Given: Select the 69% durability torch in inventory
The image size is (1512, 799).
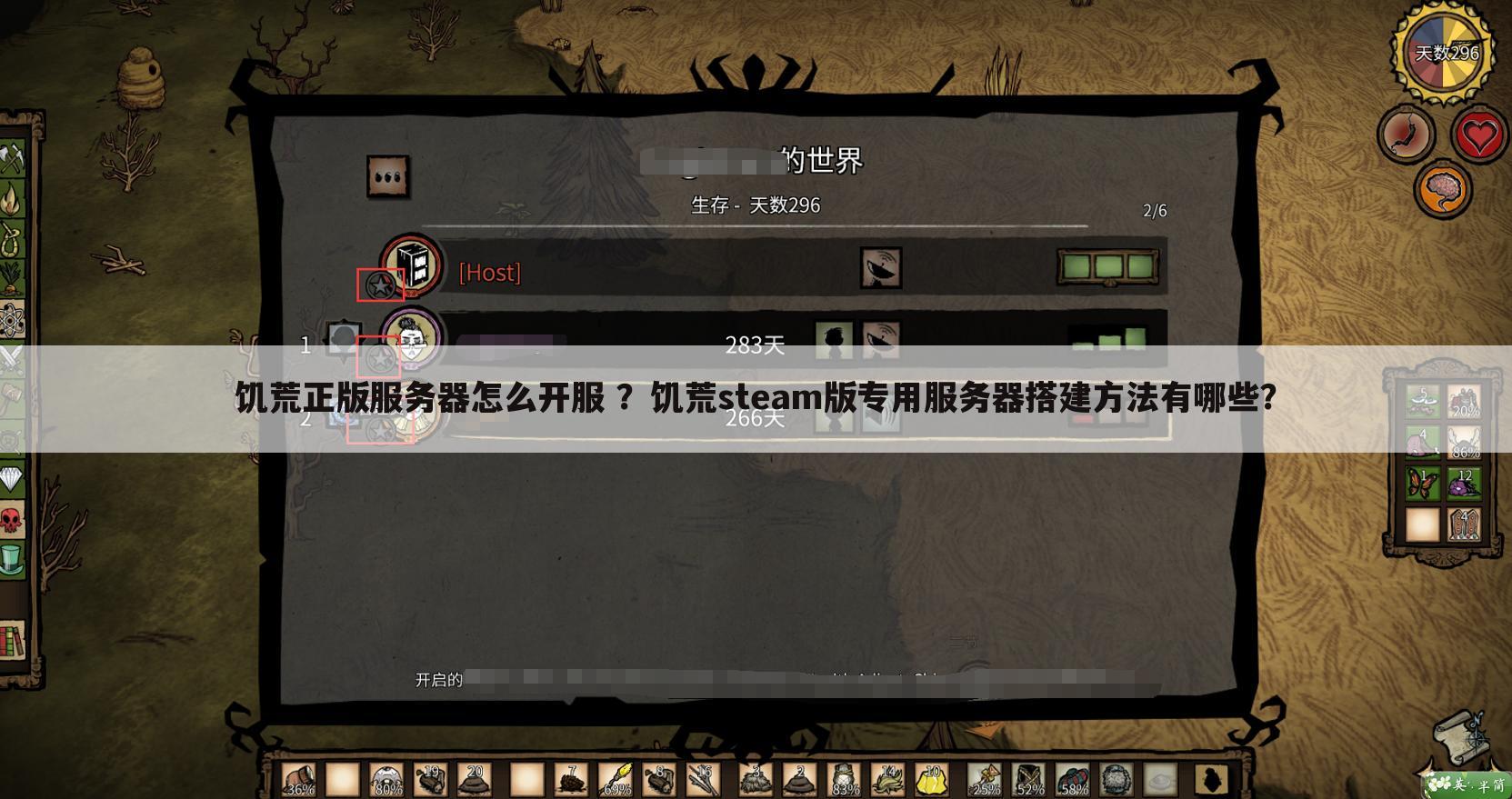Looking at the screenshot, I should [x=616, y=779].
